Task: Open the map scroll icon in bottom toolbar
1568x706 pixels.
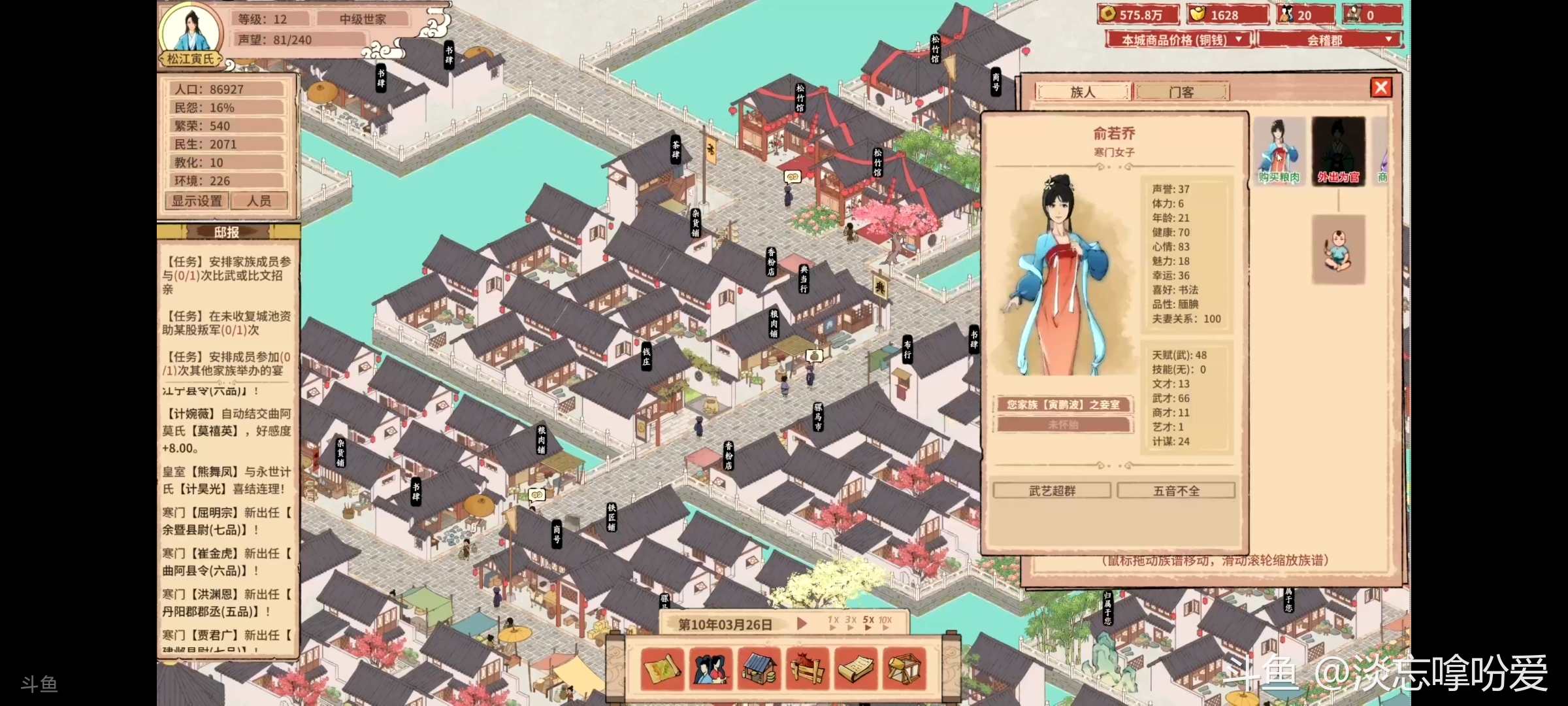Action: [x=662, y=669]
